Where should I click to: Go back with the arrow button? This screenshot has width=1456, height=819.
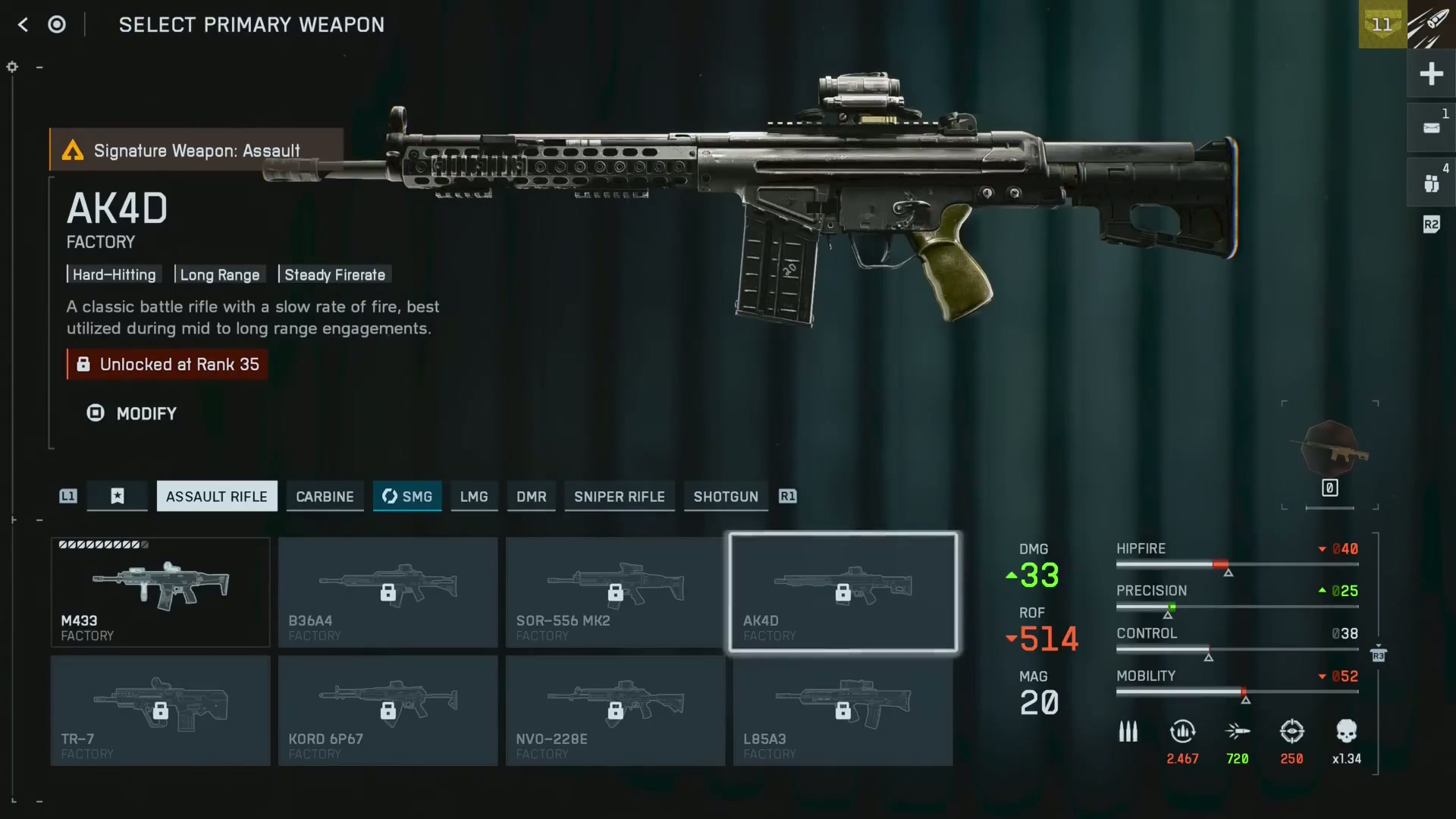pyautogui.click(x=23, y=24)
